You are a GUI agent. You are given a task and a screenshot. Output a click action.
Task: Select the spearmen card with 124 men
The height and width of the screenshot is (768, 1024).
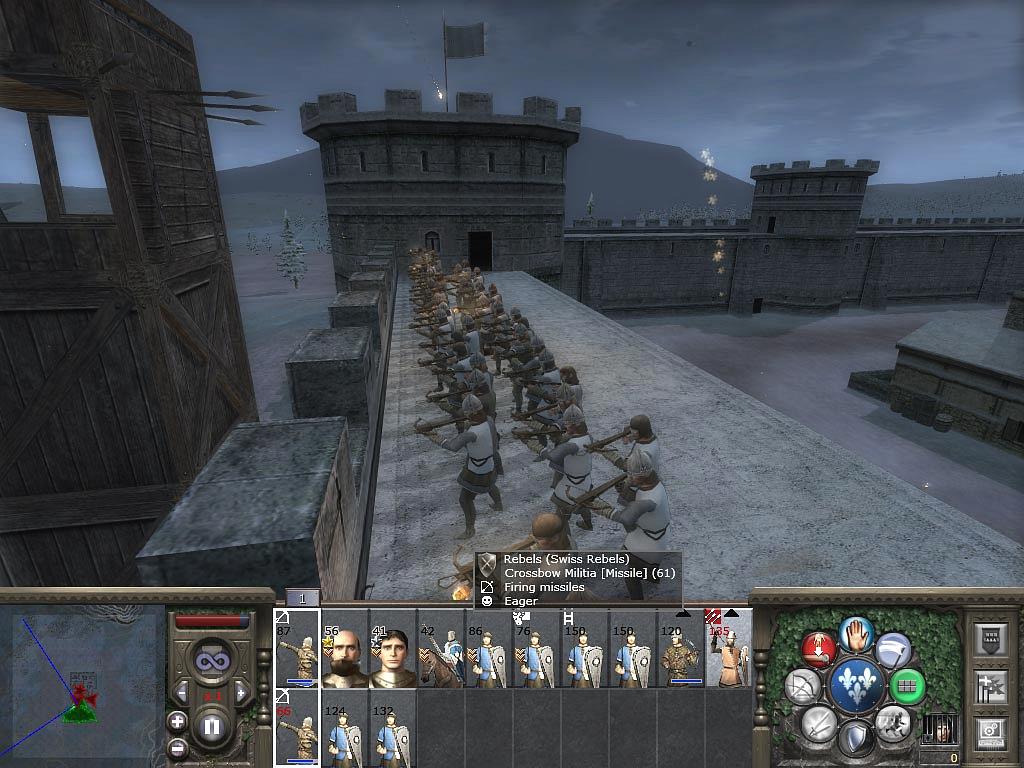coord(345,729)
